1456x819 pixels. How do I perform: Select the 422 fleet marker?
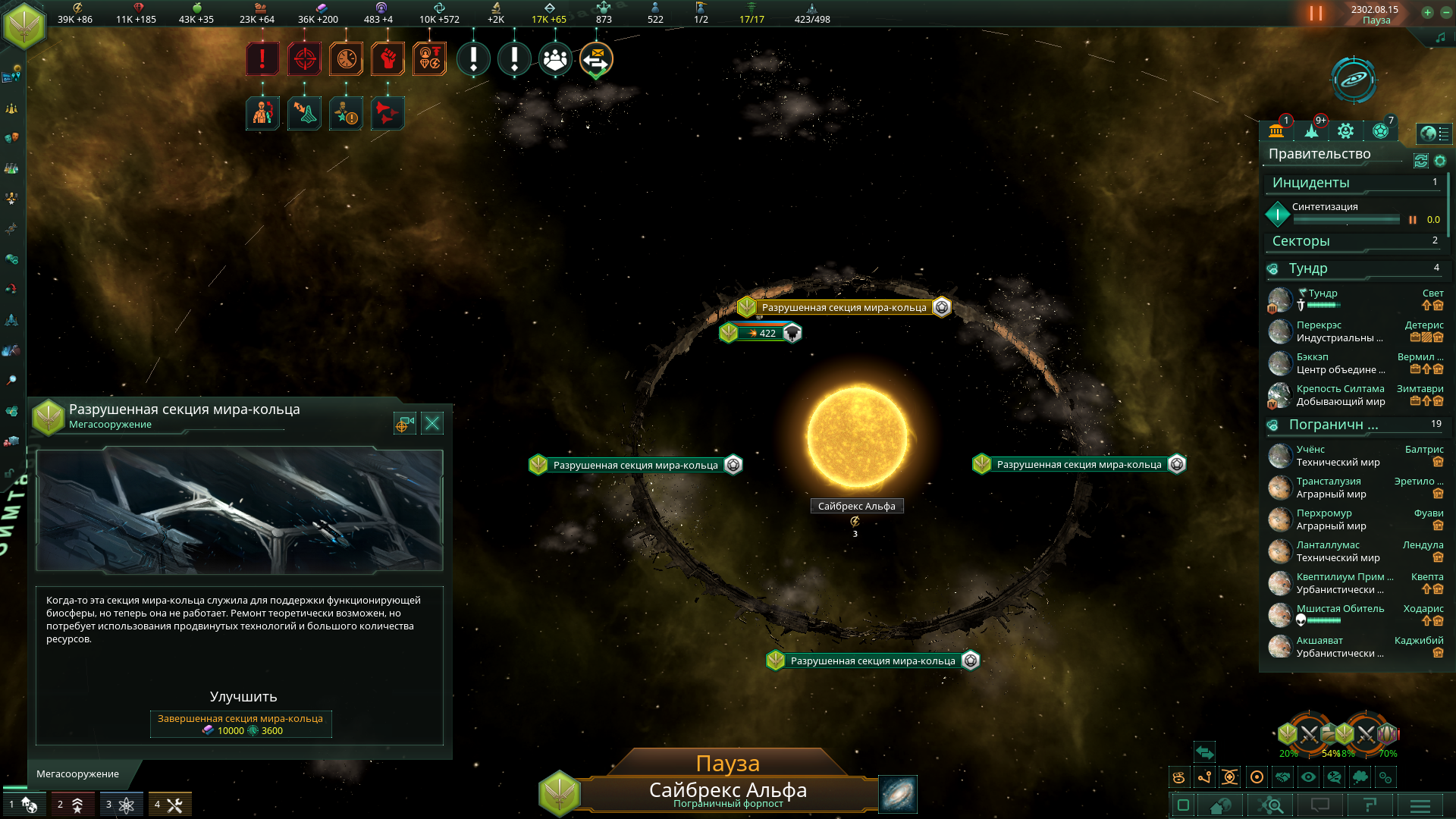pyautogui.click(x=761, y=333)
